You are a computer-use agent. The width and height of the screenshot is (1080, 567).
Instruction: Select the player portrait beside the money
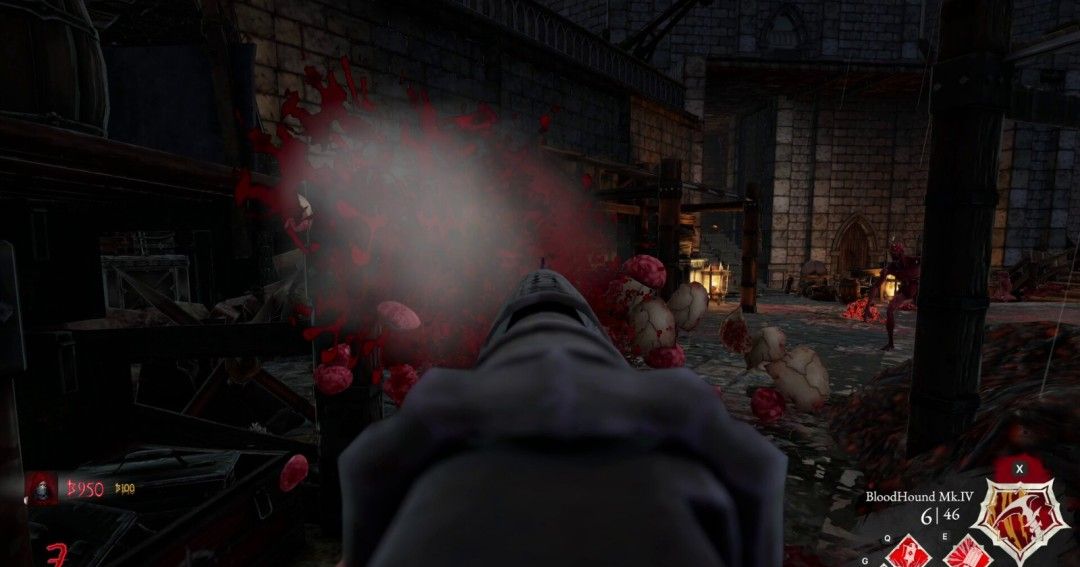(x=42, y=488)
